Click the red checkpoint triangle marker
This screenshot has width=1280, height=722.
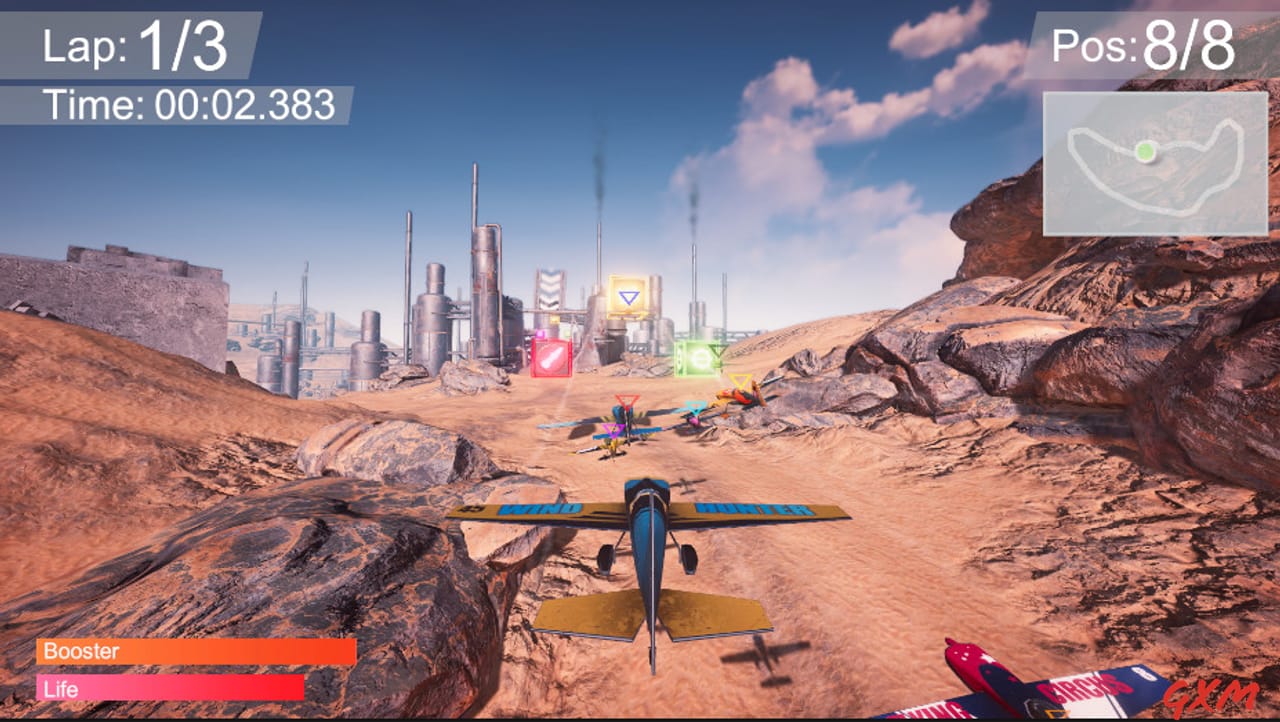pos(628,400)
